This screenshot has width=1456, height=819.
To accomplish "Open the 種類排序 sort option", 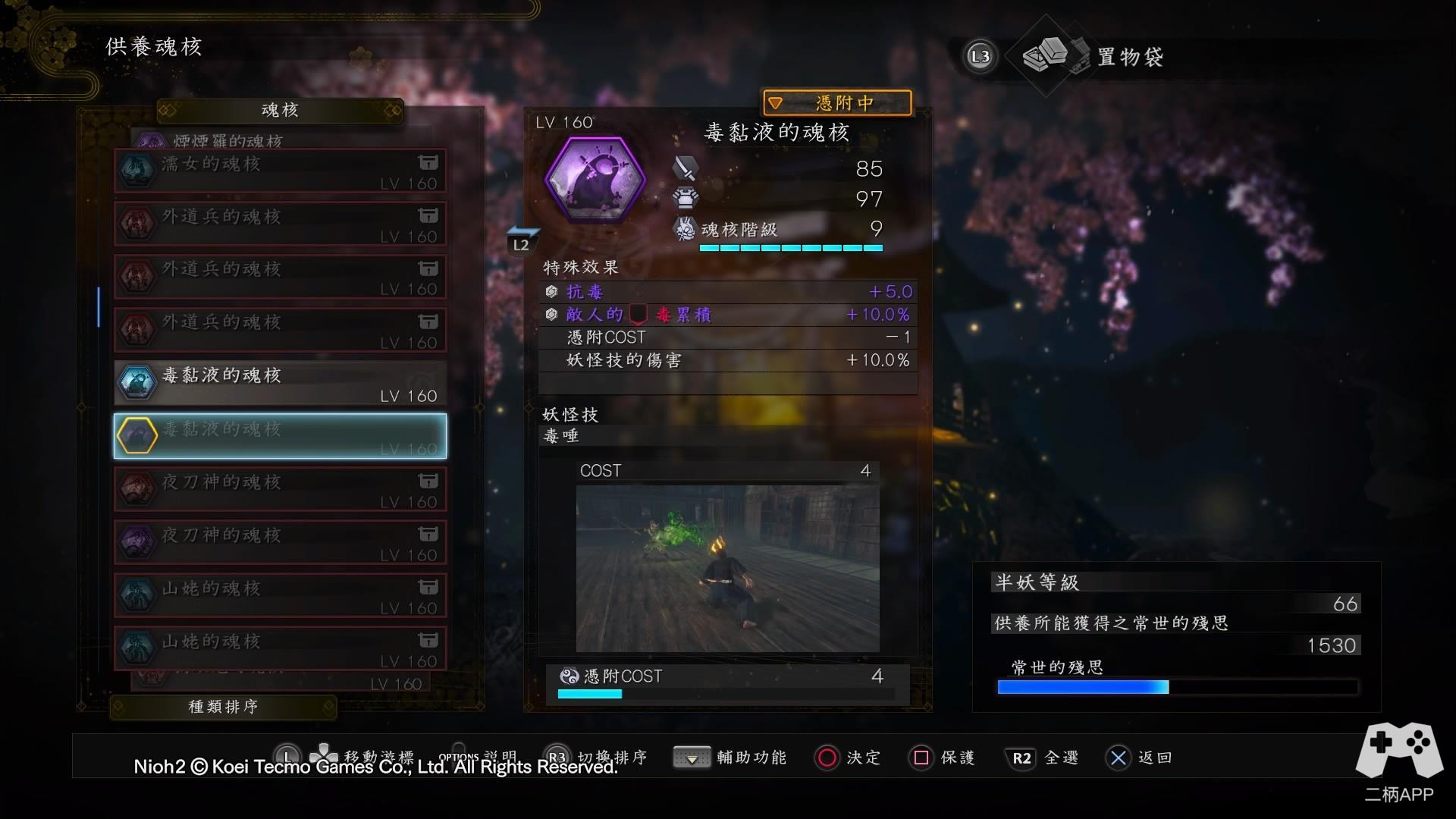I will (x=223, y=707).
